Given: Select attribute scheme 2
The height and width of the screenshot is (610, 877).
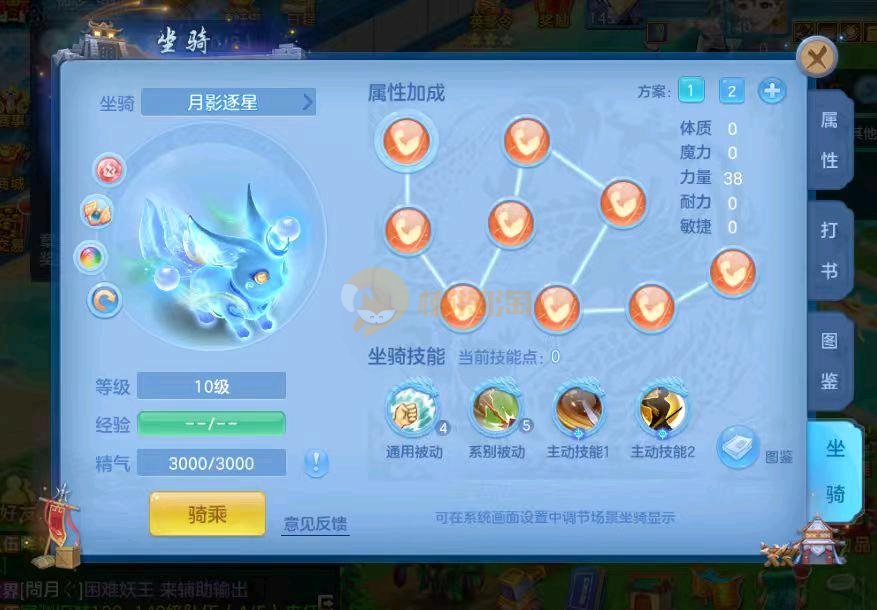Looking at the screenshot, I should (x=731, y=91).
